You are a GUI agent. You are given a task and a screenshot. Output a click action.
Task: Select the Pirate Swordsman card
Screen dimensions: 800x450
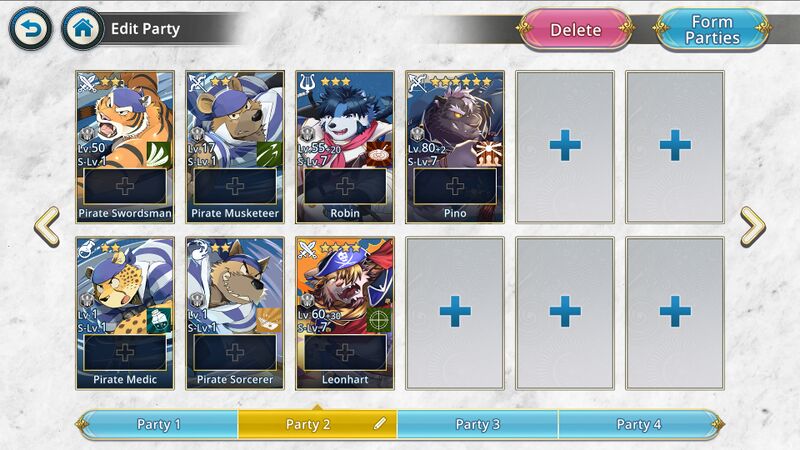(x=125, y=145)
